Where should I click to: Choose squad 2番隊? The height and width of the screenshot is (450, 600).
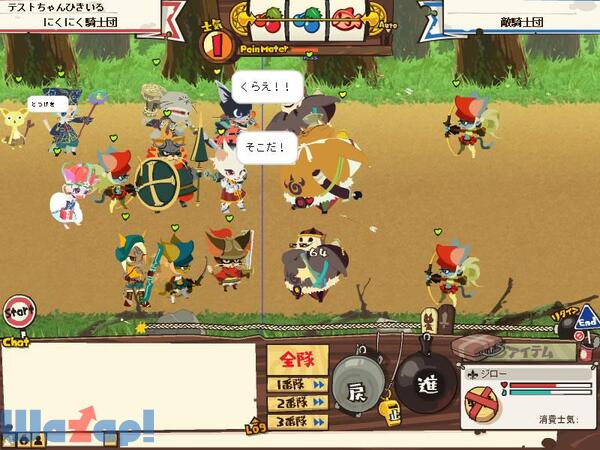click(x=297, y=404)
